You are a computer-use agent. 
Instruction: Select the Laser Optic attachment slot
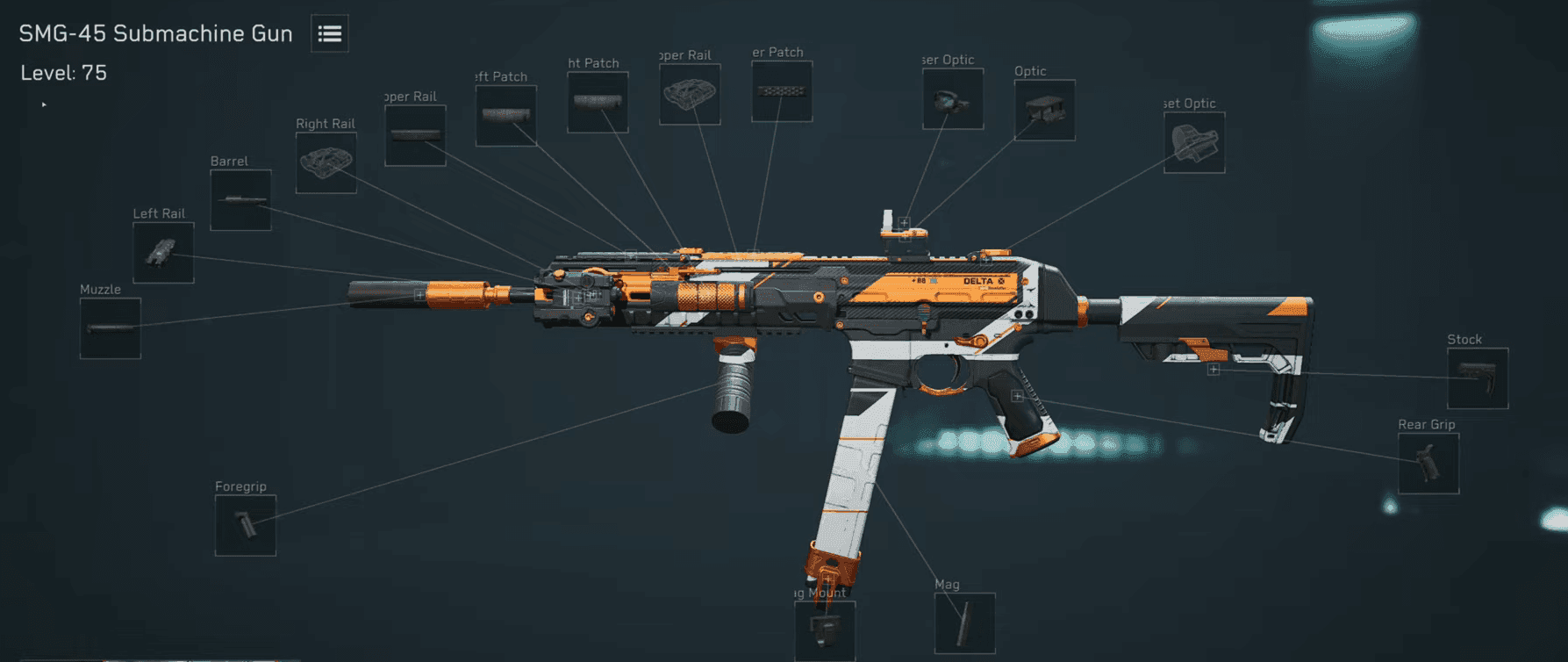[952, 98]
